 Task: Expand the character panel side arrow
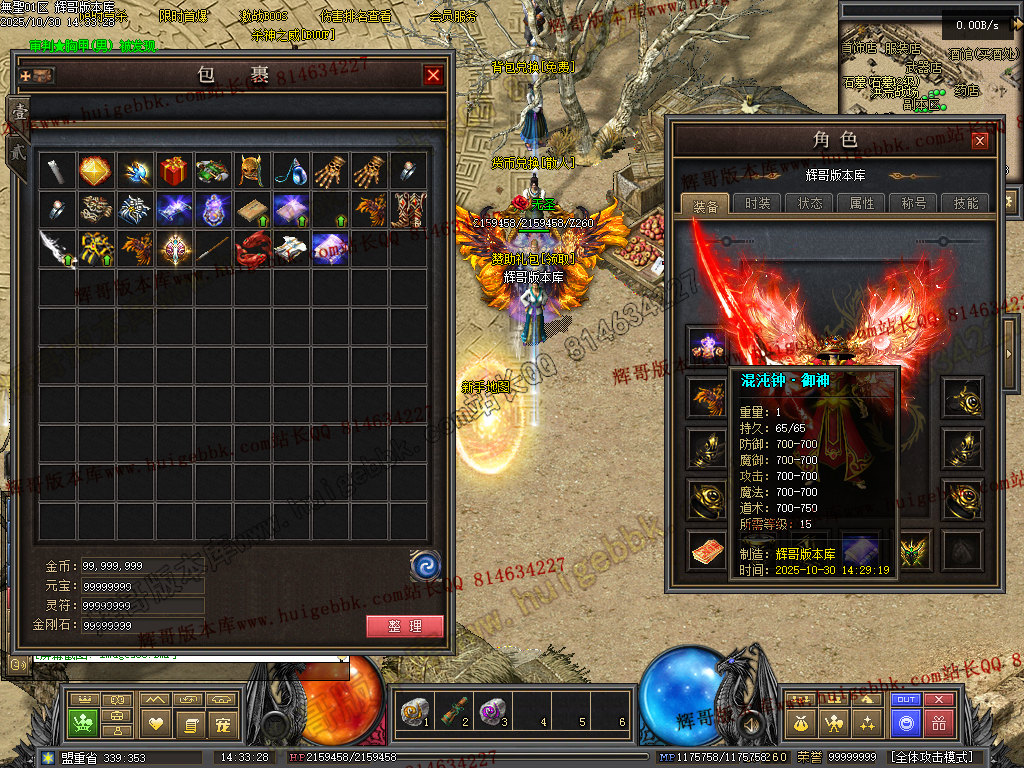(x=1010, y=340)
